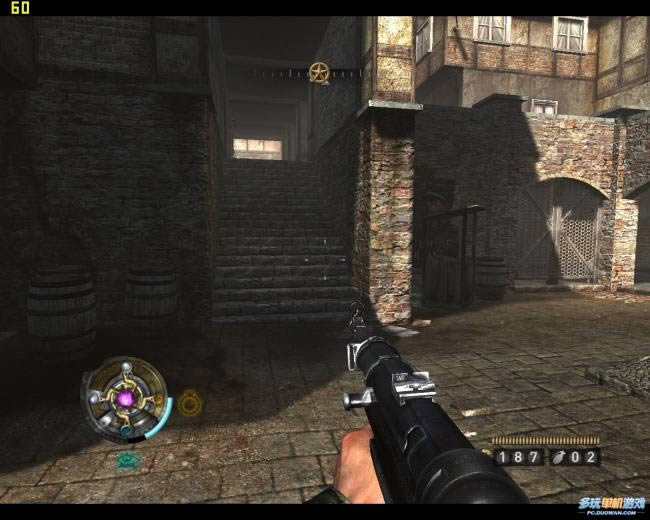Click the Veil medallion with purple crystal
The height and width of the screenshot is (520, 650).
point(126,398)
